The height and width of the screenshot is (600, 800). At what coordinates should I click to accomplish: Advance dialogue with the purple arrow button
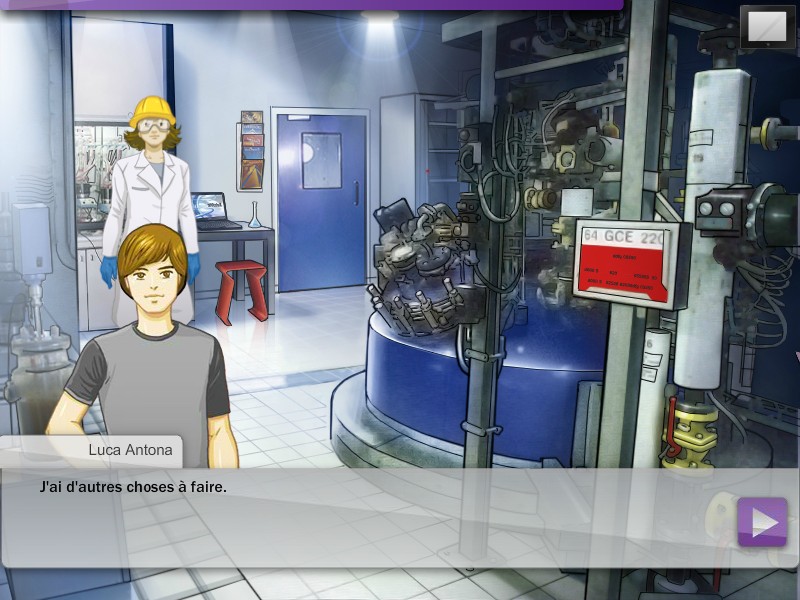[762, 521]
